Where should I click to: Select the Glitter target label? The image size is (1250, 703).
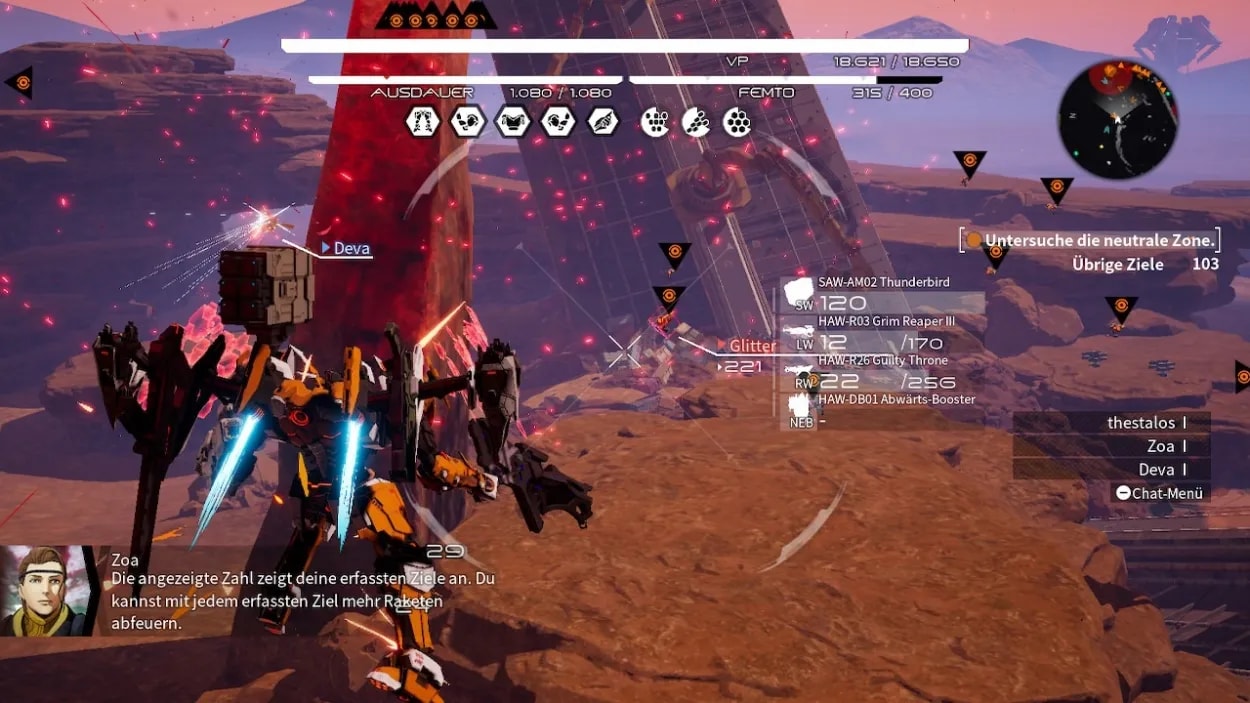[x=751, y=346]
